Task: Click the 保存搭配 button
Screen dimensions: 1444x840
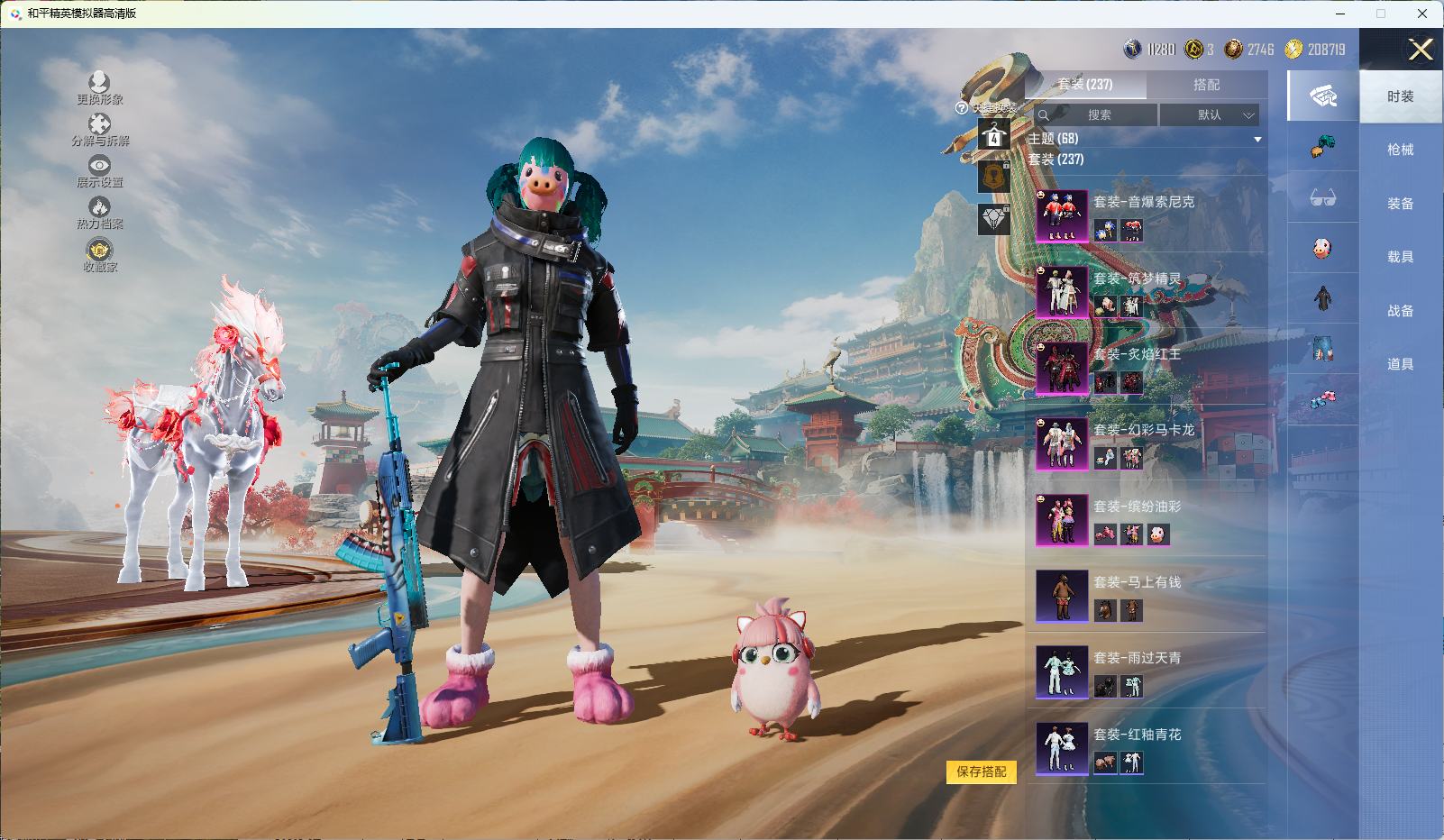Action: click(x=981, y=772)
